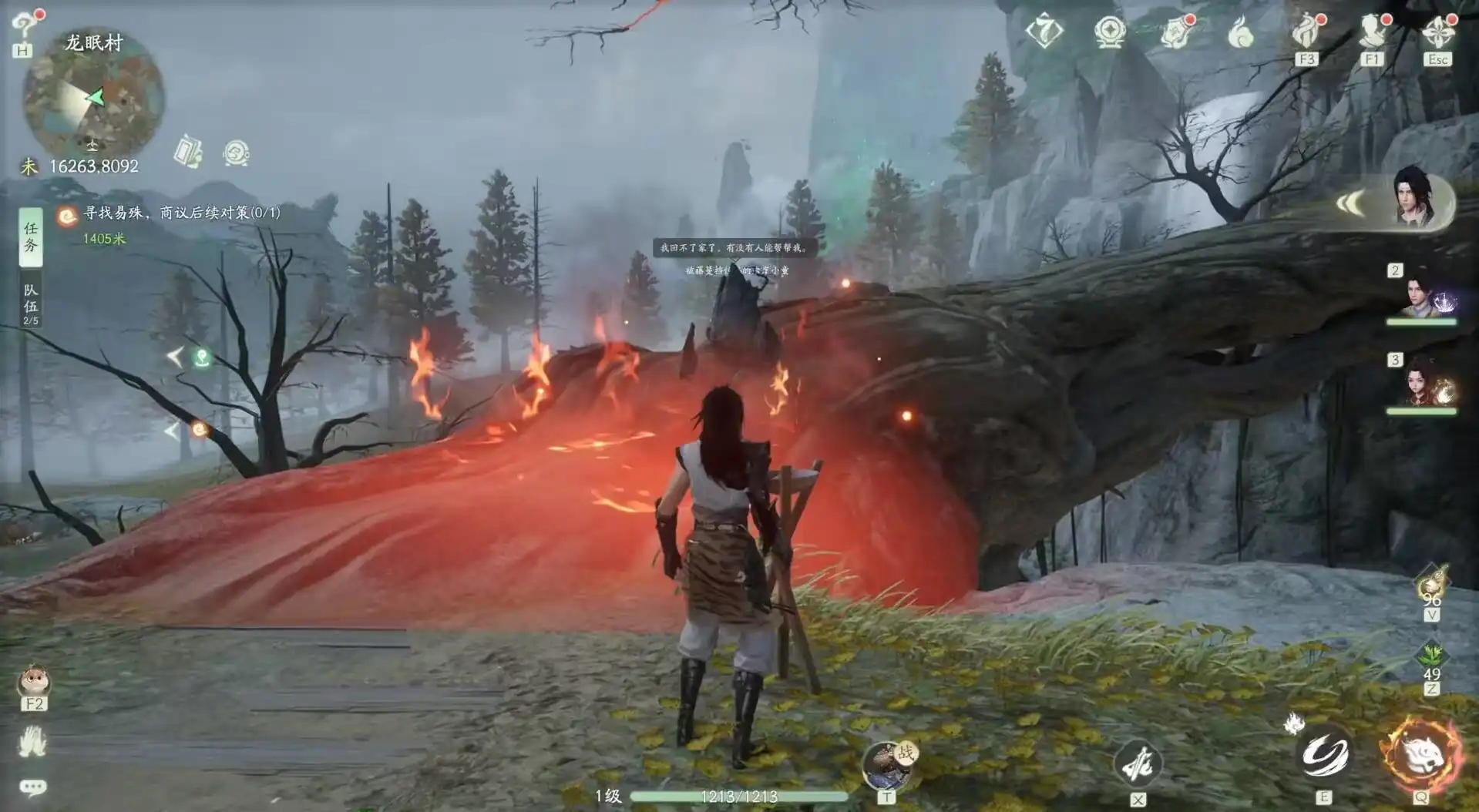Open the scroll icon with red notification
This screenshot has height=812, width=1479.
pos(1175,32)
